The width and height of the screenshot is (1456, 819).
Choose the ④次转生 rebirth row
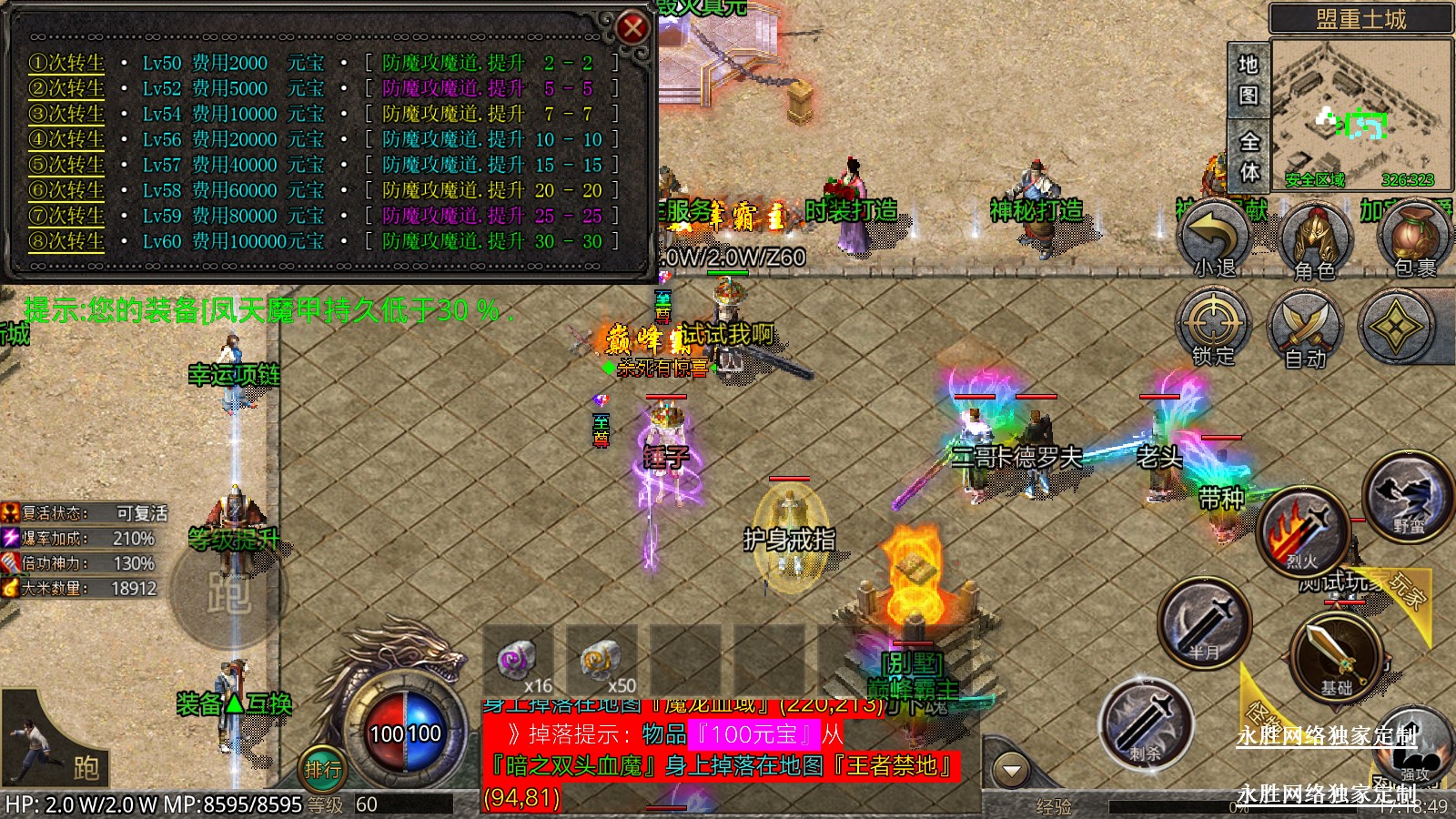[66, 139]
